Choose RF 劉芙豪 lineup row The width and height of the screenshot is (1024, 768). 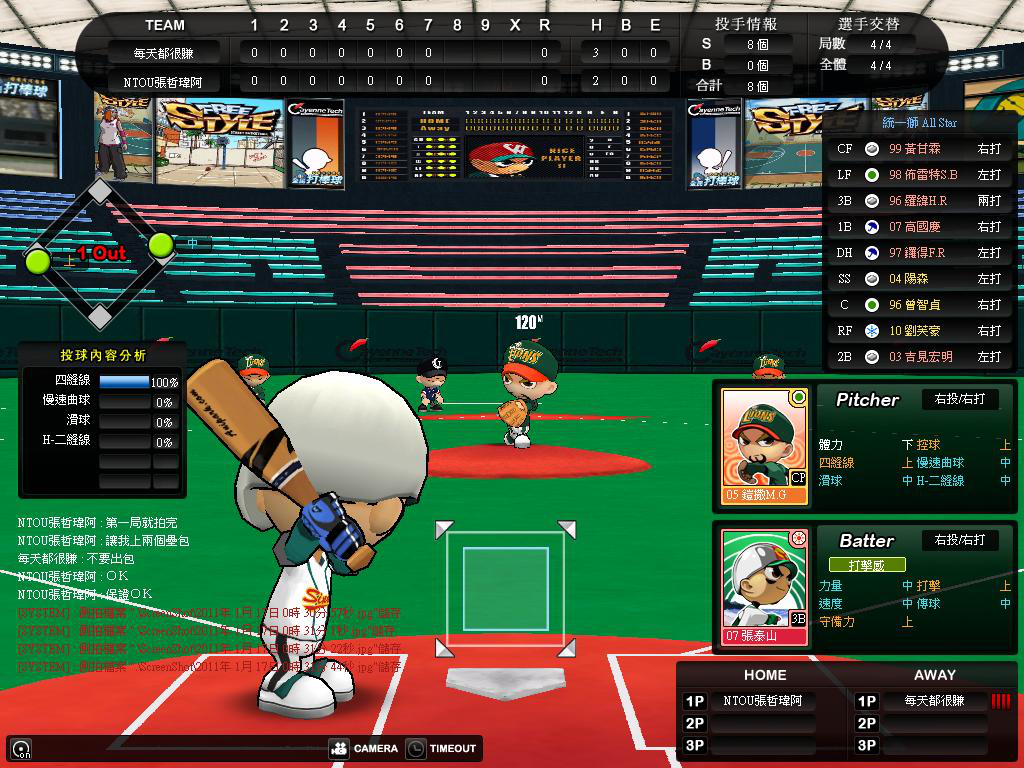pos(918,330)
